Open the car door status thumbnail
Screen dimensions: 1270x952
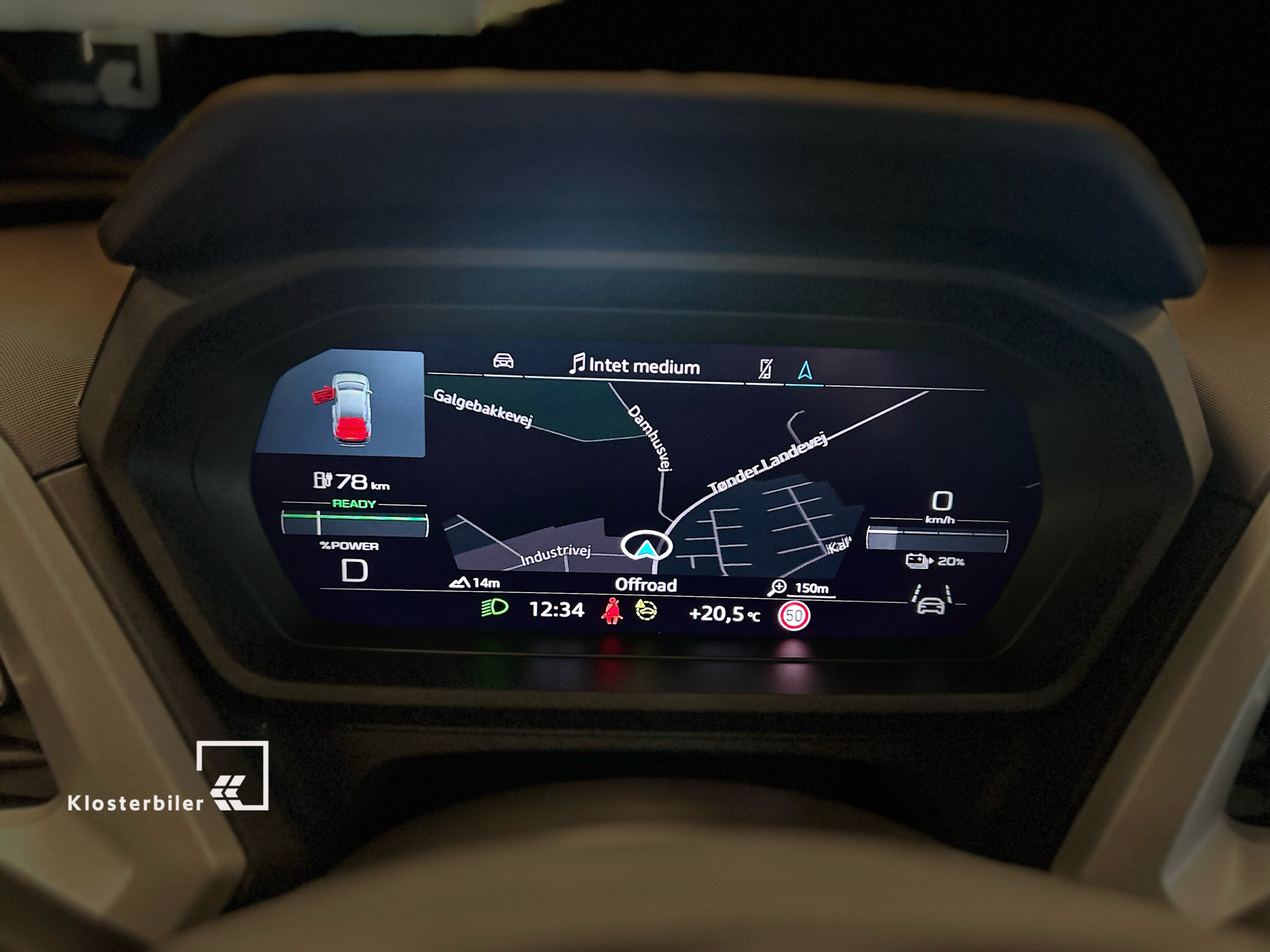coord(342,403)
